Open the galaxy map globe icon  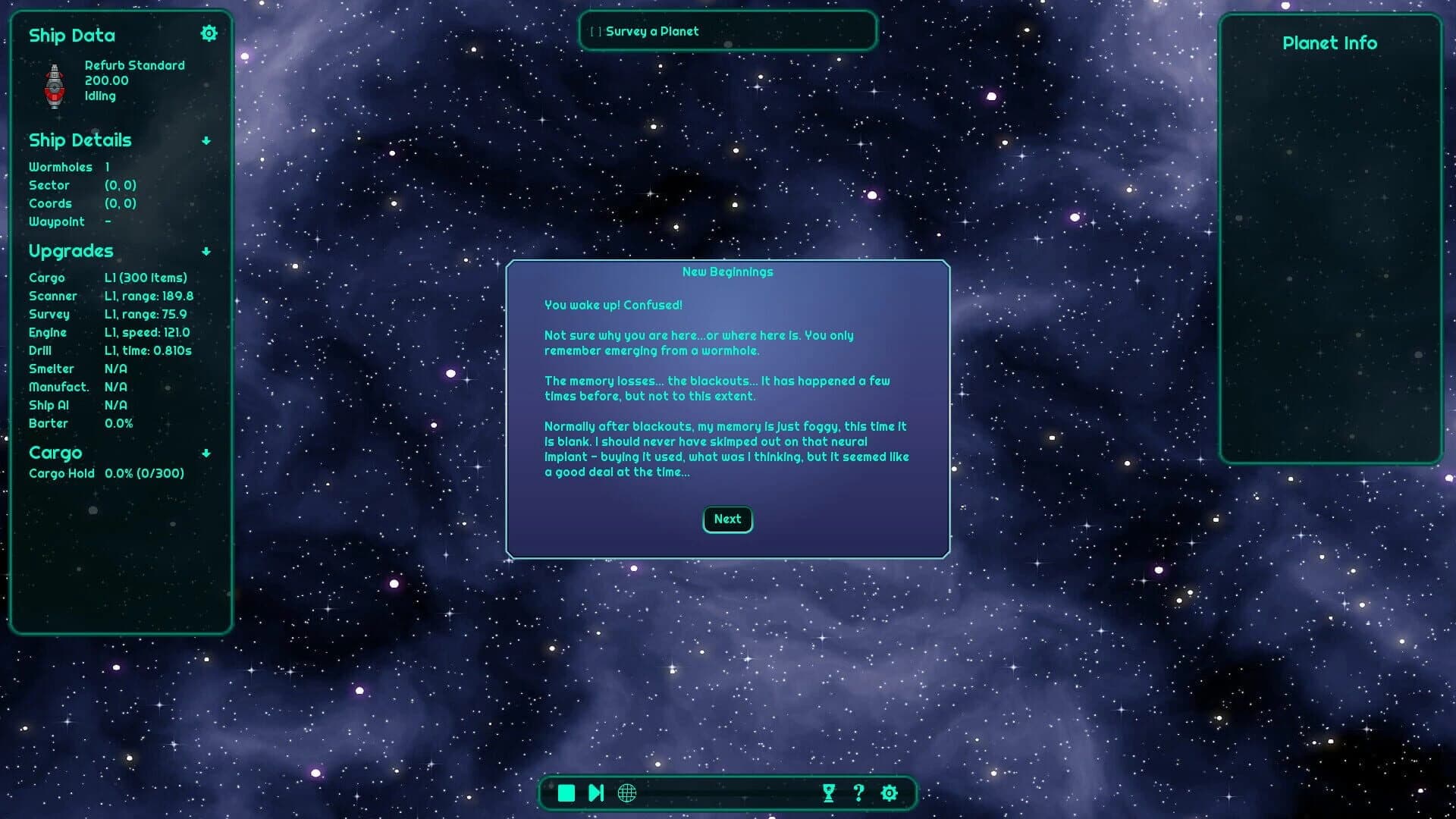click(x=626, y=793)
